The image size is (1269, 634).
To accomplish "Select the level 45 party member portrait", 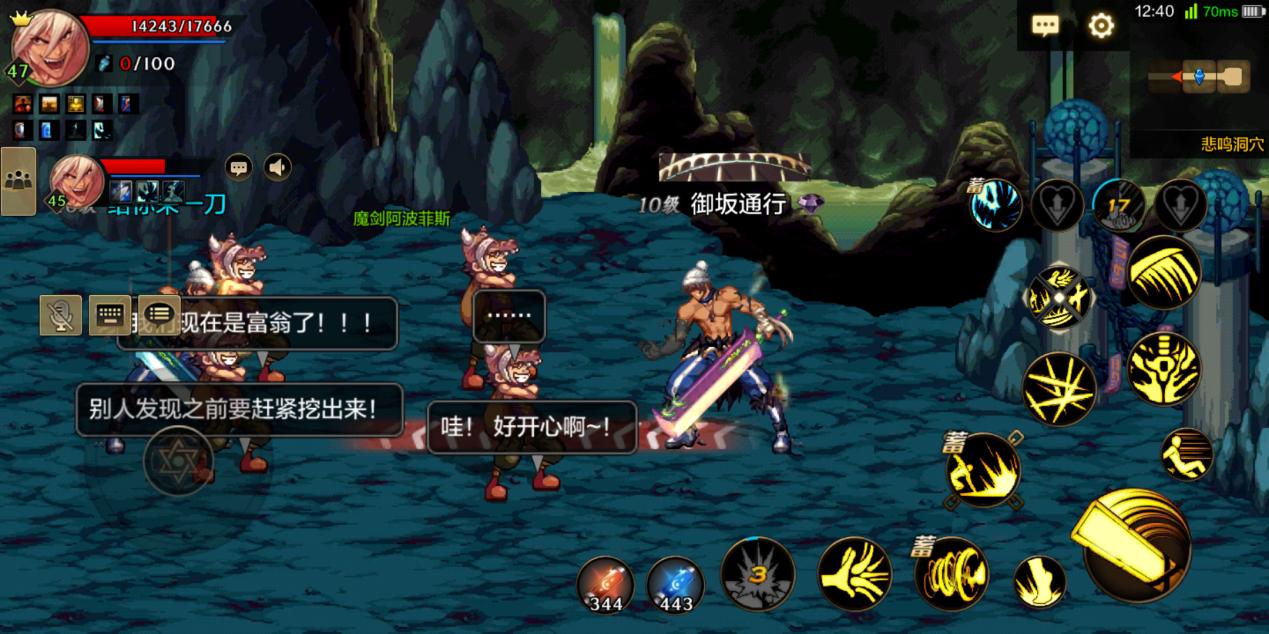I will pos(74,180).
